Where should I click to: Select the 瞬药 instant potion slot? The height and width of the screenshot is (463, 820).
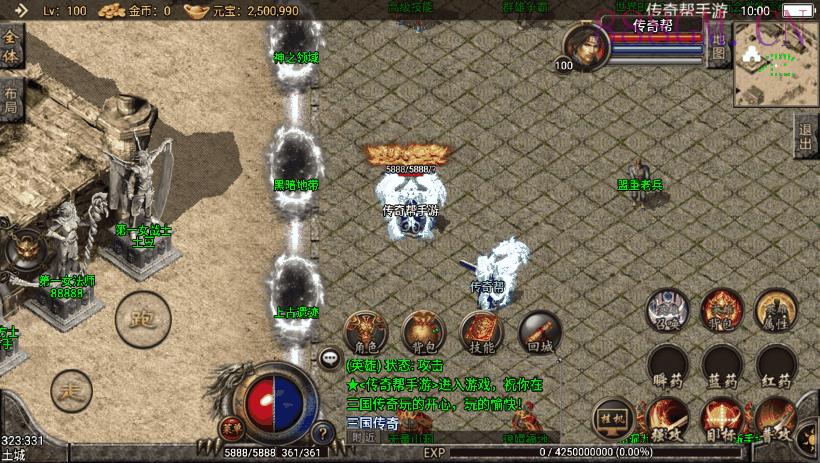(x=667, y=365)
